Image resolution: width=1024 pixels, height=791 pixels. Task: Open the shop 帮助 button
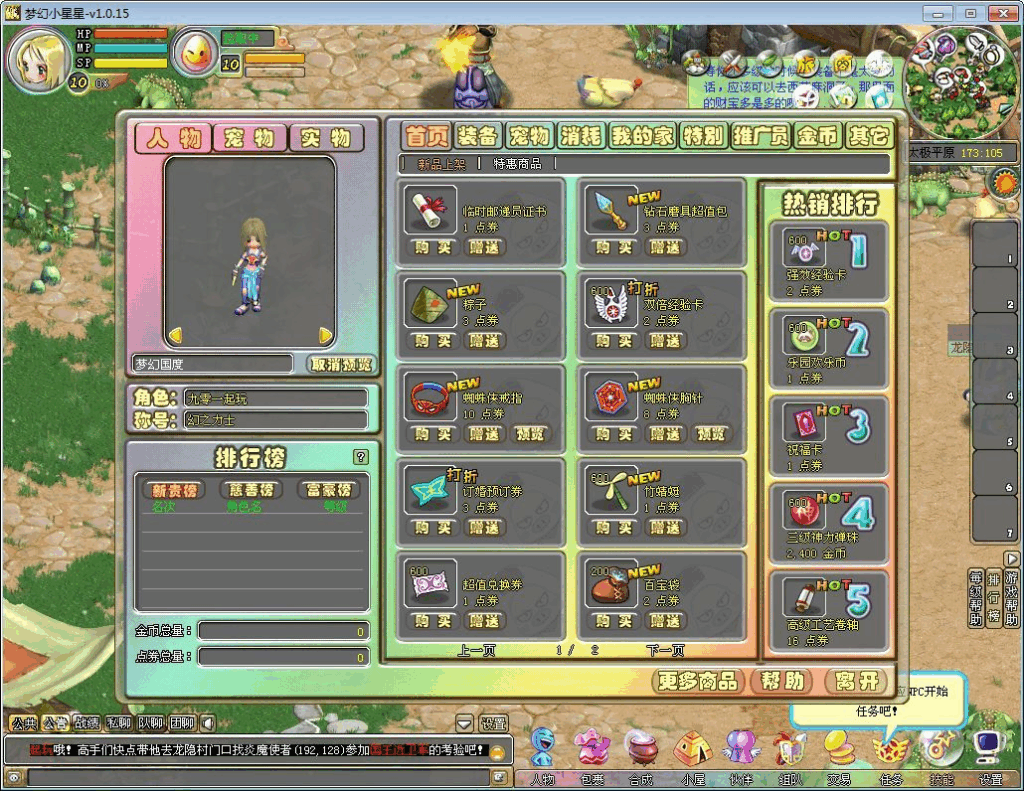tap(781, 682)
